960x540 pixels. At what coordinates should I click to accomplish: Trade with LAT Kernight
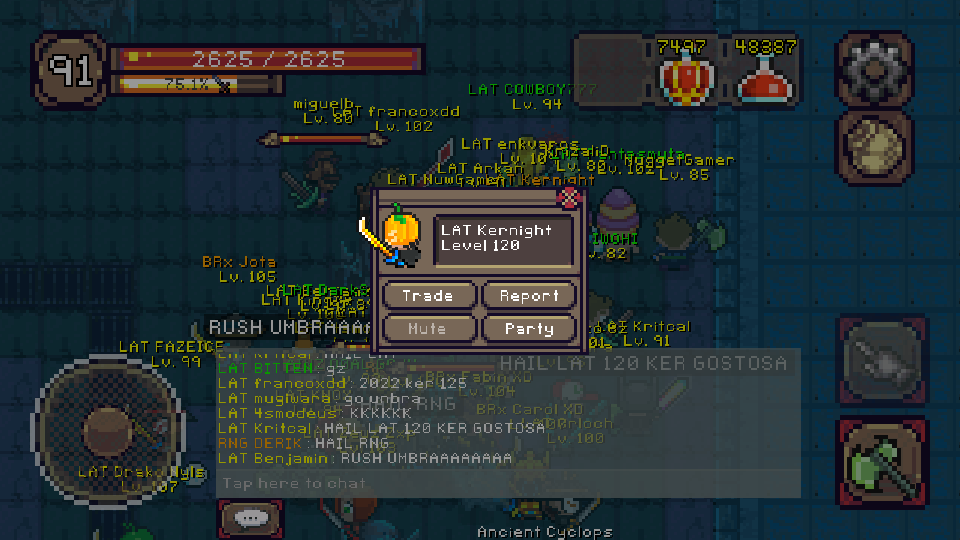pyautogui.click(x=427, y=296)
